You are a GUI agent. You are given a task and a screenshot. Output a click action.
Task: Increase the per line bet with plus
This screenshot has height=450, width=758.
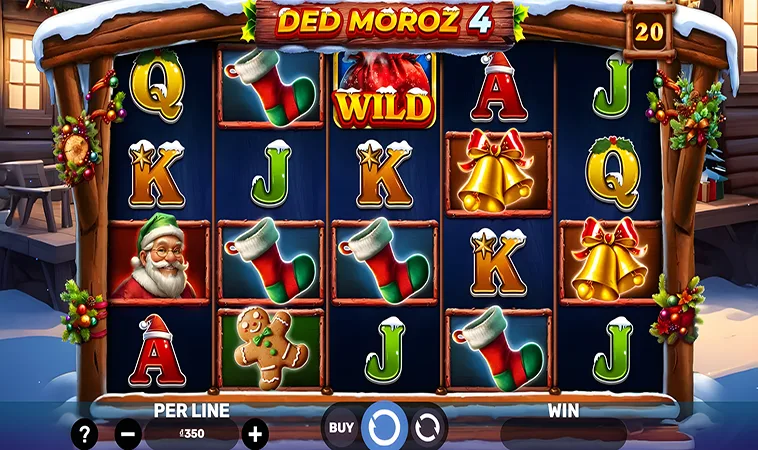[x=256, y=434]
